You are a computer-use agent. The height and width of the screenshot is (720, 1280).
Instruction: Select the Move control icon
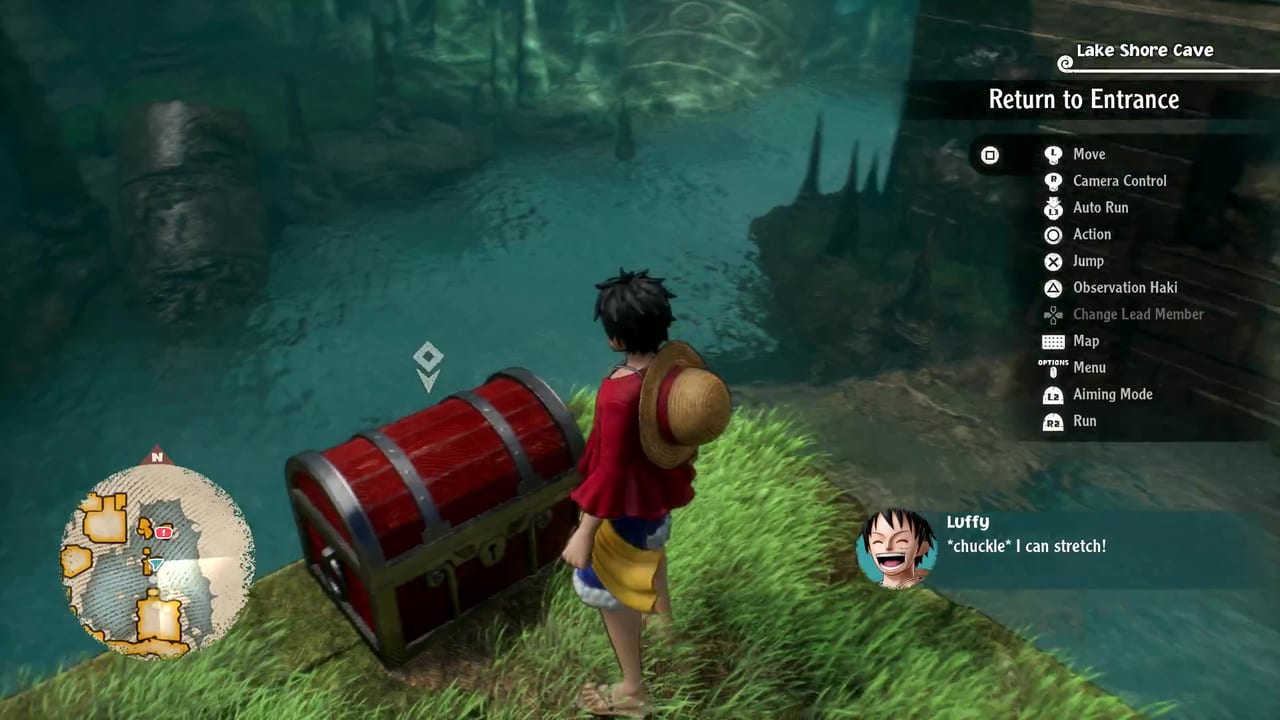(x=1053, y=154)
